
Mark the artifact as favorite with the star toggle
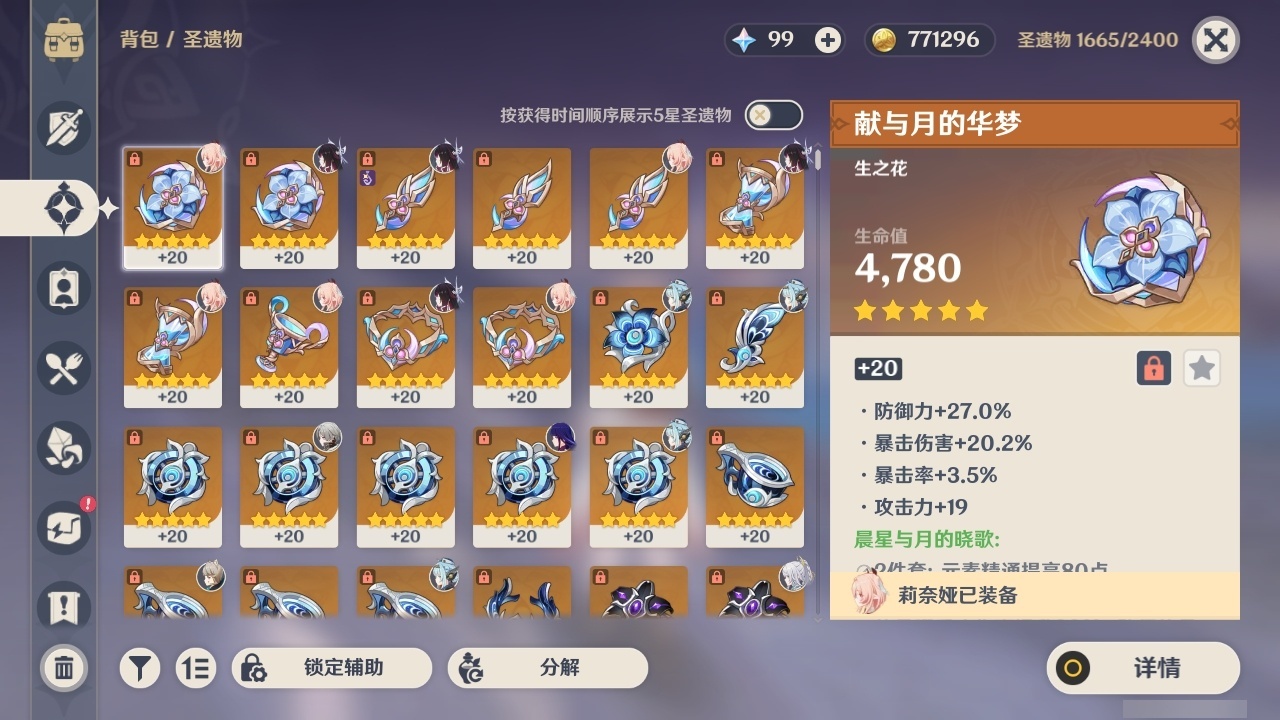click(1201, 368)
